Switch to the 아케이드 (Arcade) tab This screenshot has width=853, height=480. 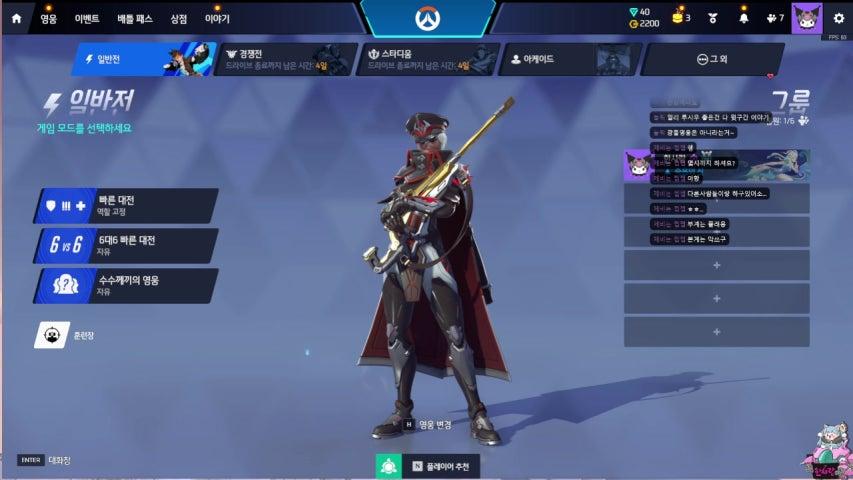click(x=566, y=59)
